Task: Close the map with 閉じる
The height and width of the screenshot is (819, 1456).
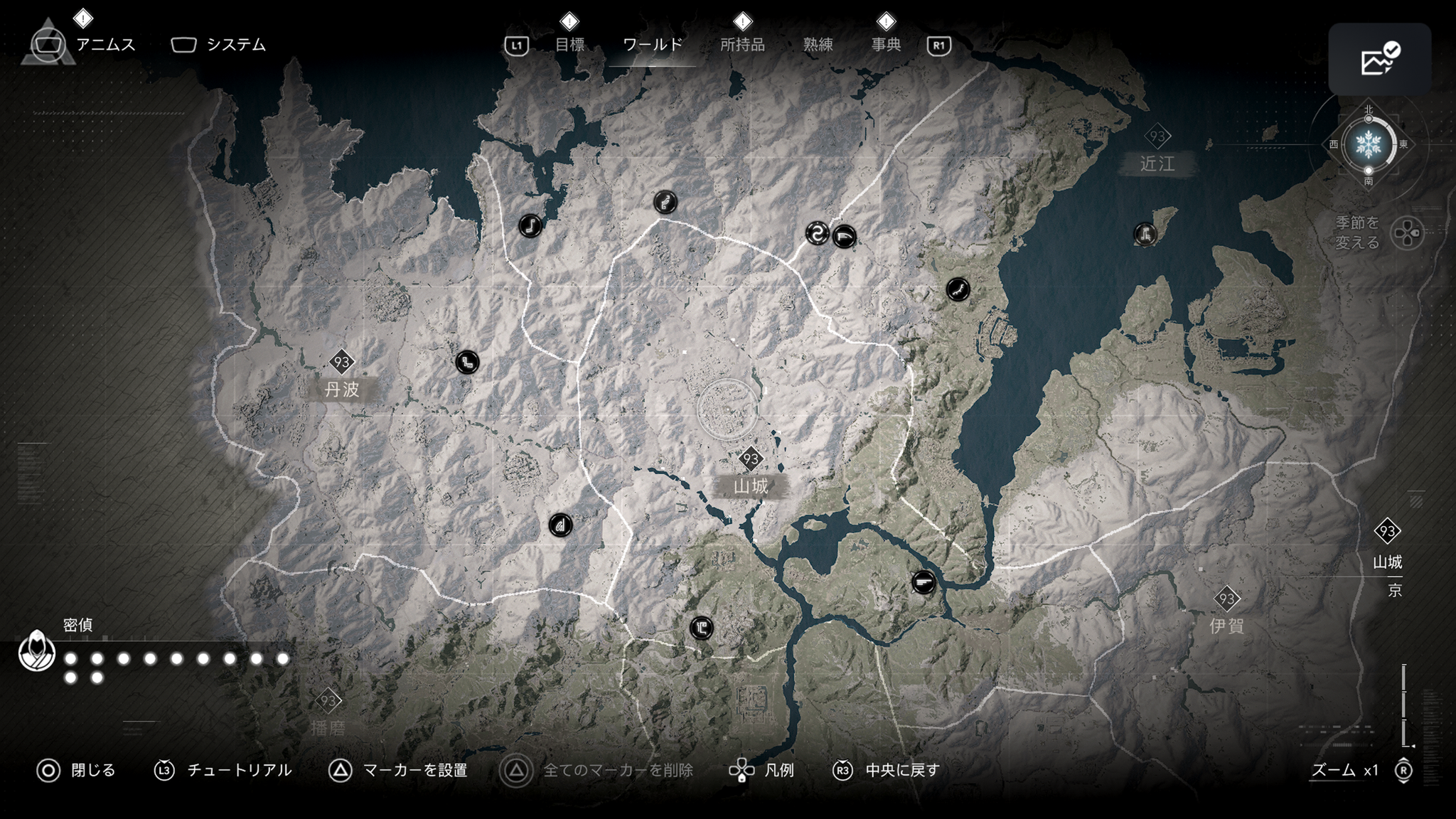Action: (92, 770)
